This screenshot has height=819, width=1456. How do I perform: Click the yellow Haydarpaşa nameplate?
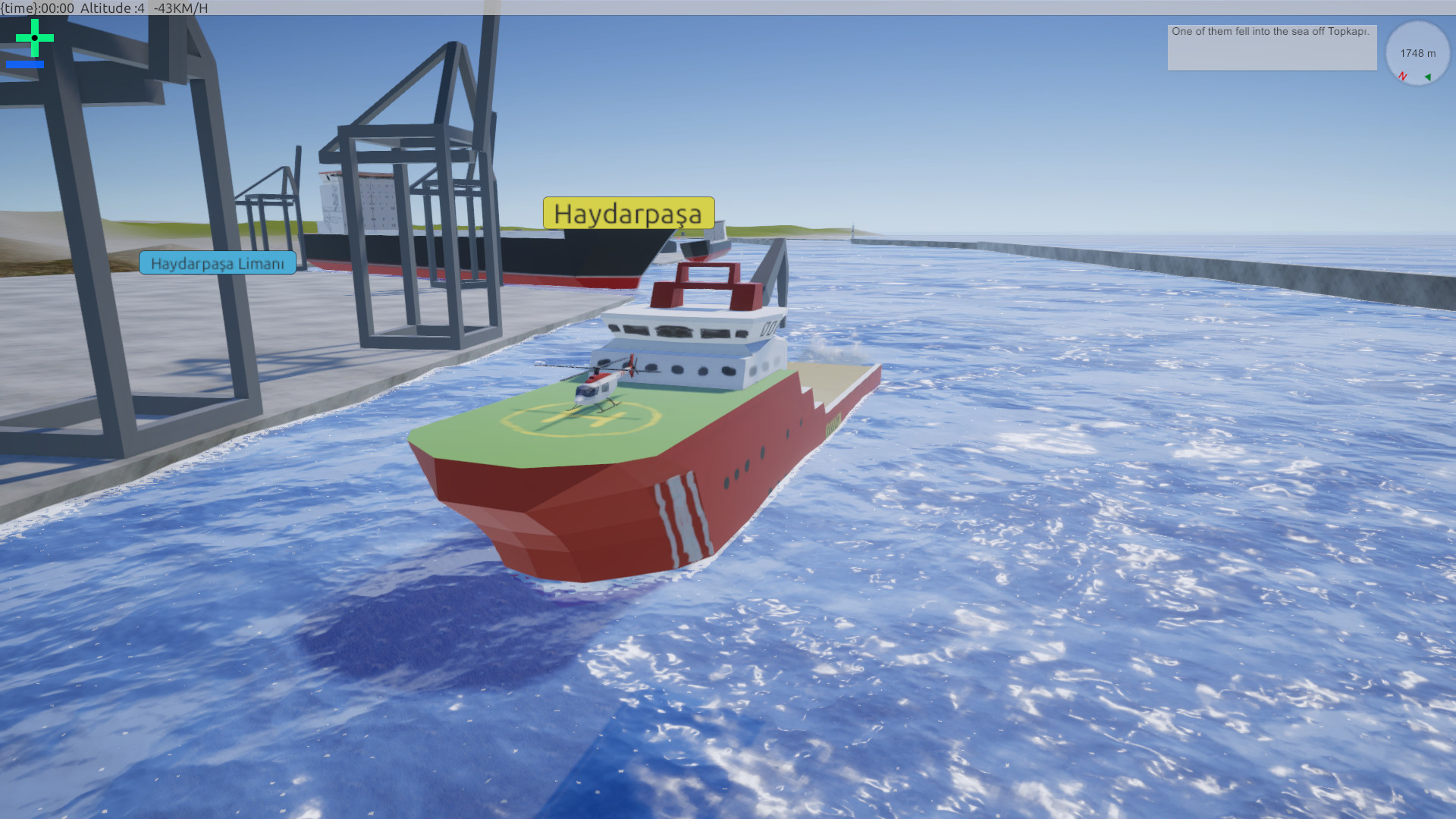click(x=628, y=215)
